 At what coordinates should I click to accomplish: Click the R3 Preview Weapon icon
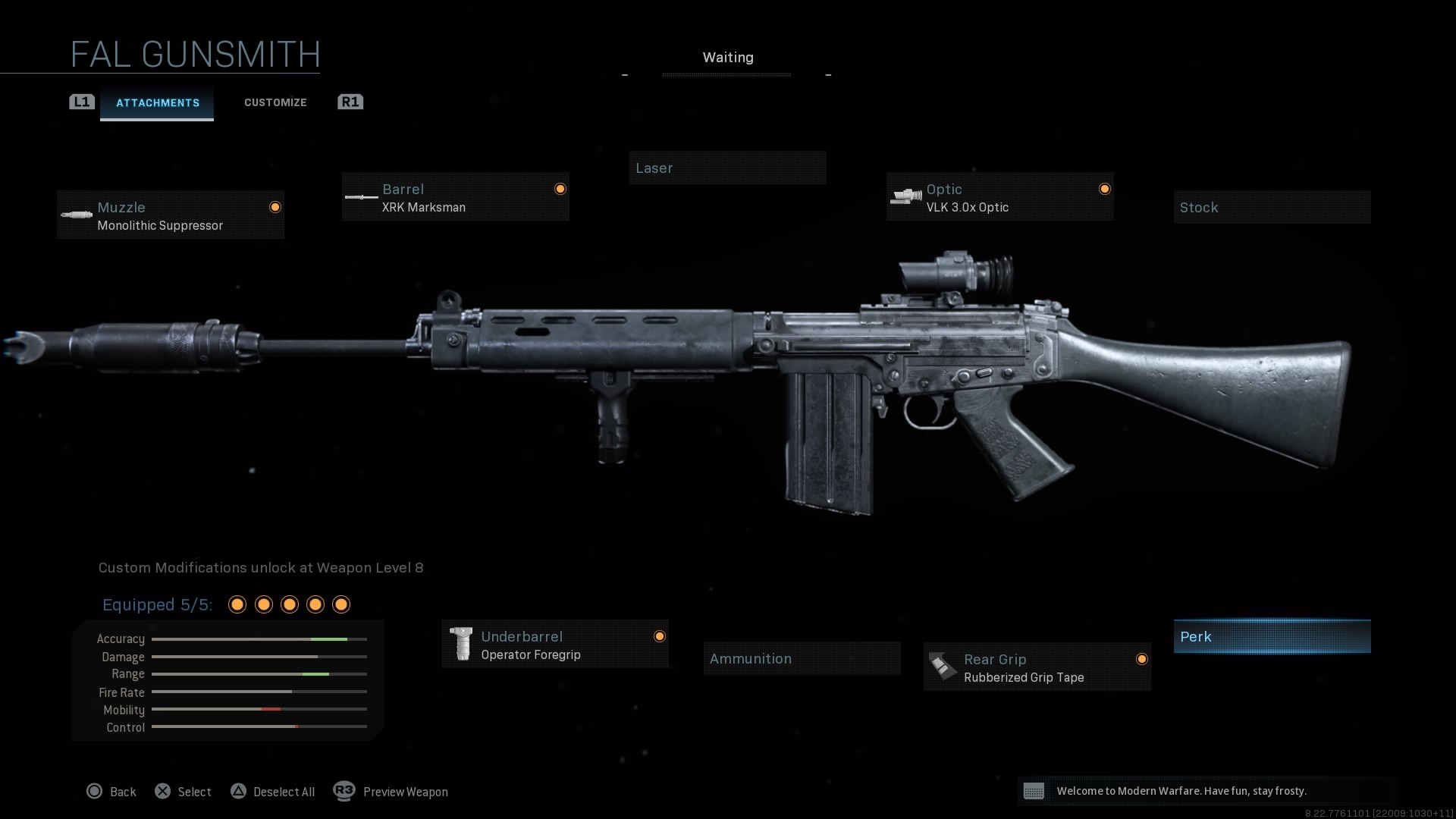pos(344,791)
